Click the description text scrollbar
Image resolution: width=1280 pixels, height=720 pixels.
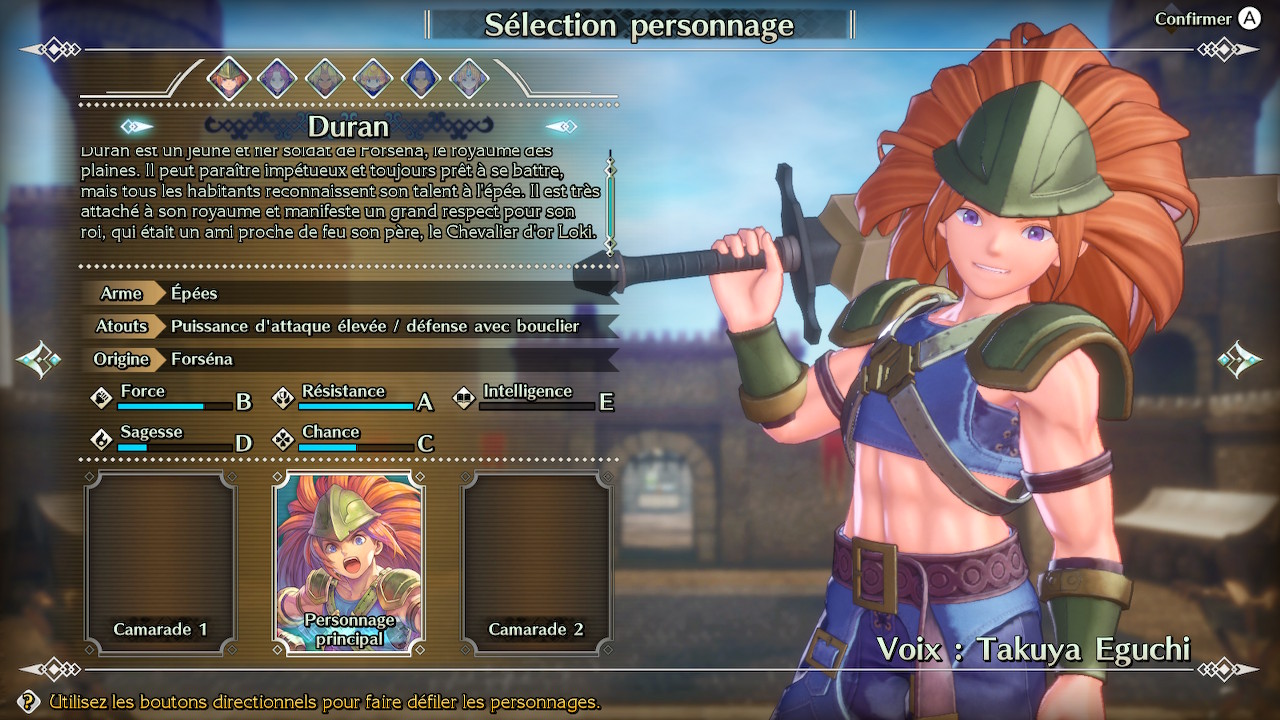coord(610,196)
